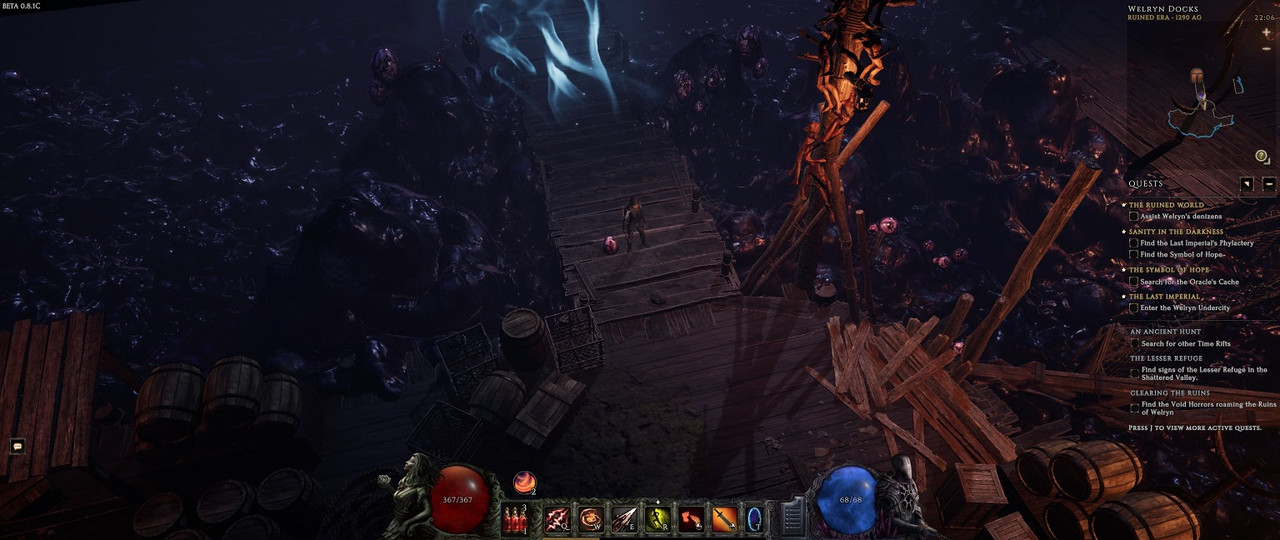
Task: Select the orange sword skill
Action: click(x=724, y=518)
